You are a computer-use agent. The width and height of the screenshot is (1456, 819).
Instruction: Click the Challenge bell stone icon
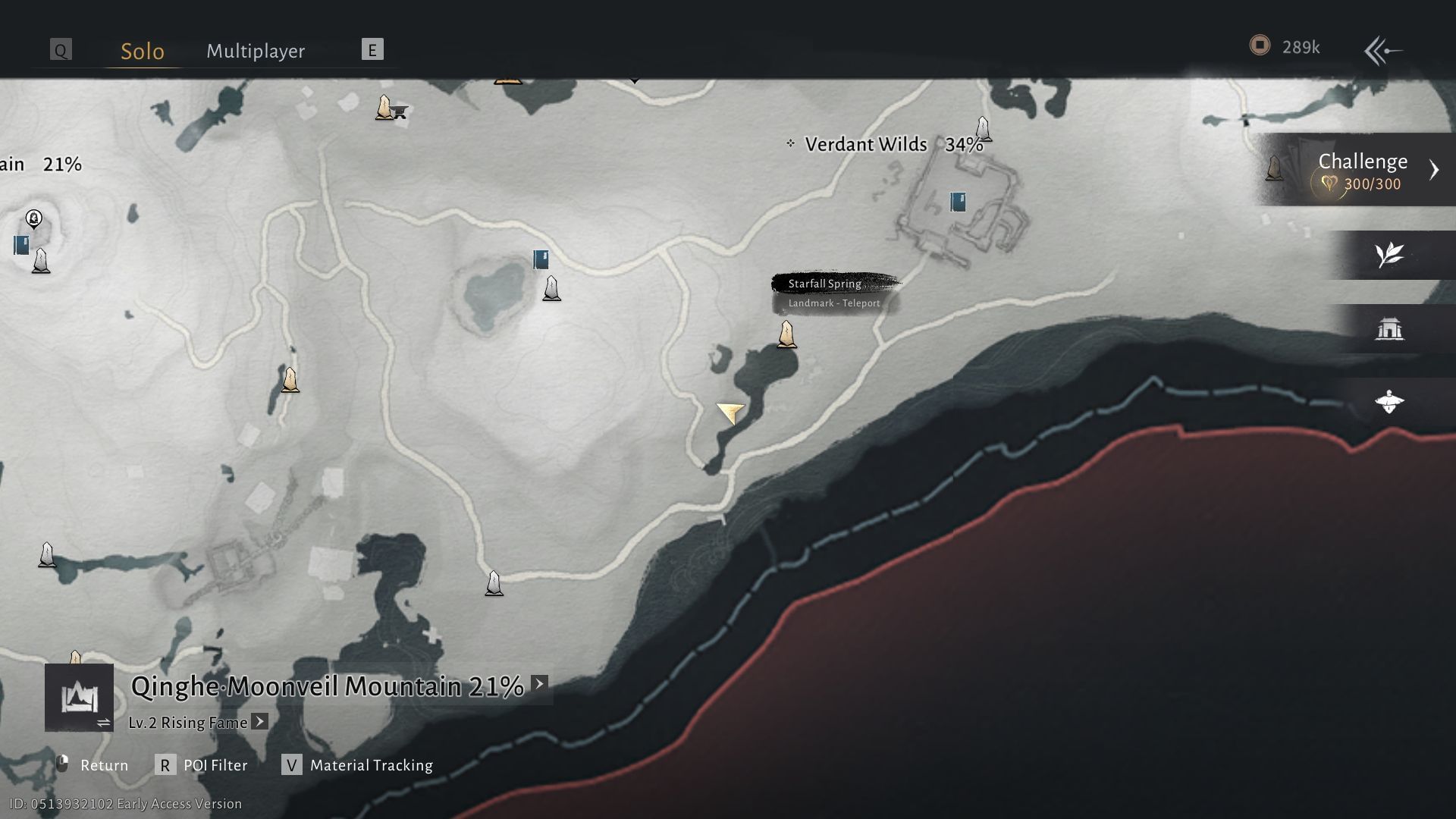1273,171
